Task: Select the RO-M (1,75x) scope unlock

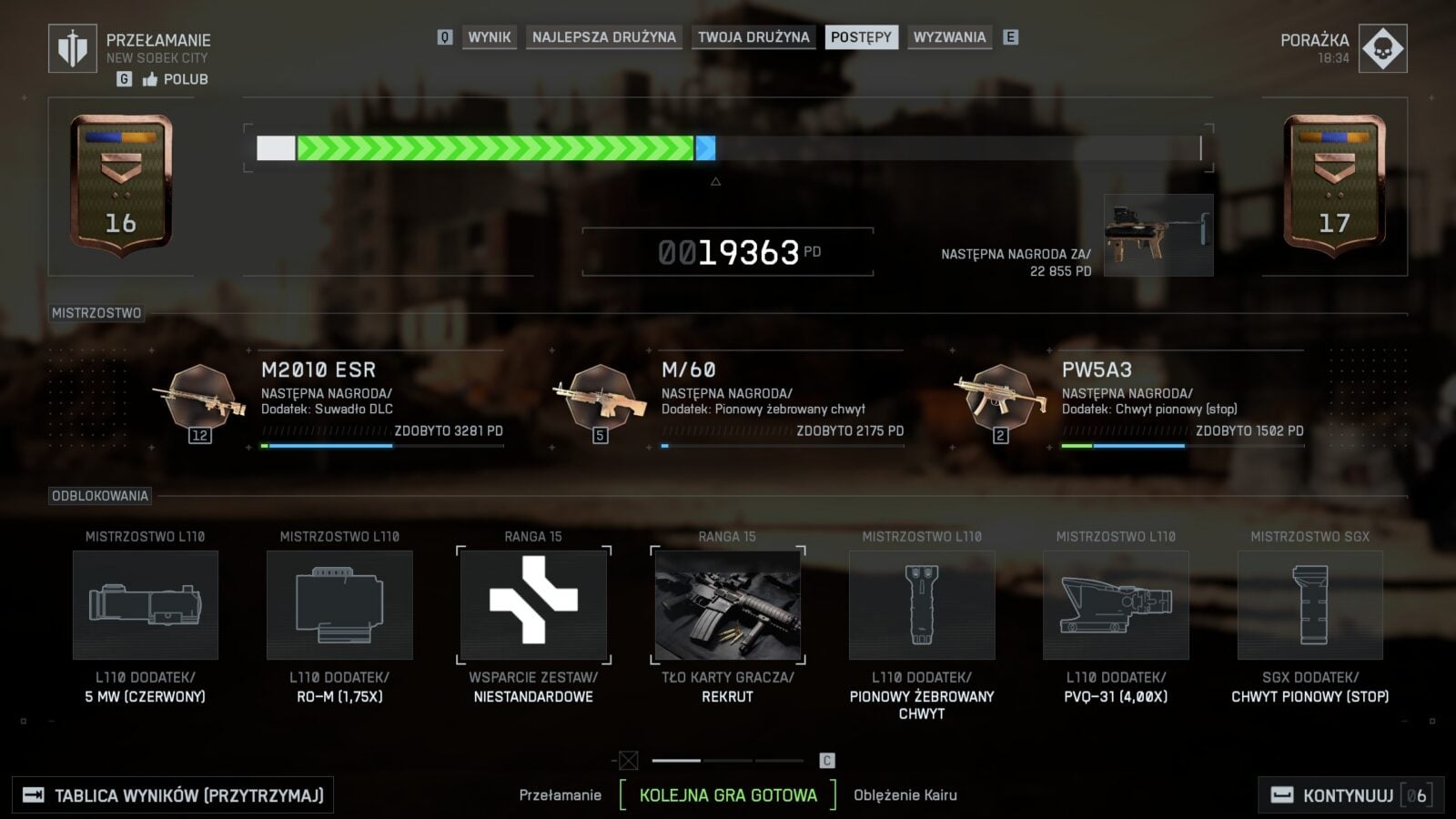Action: 339,605
